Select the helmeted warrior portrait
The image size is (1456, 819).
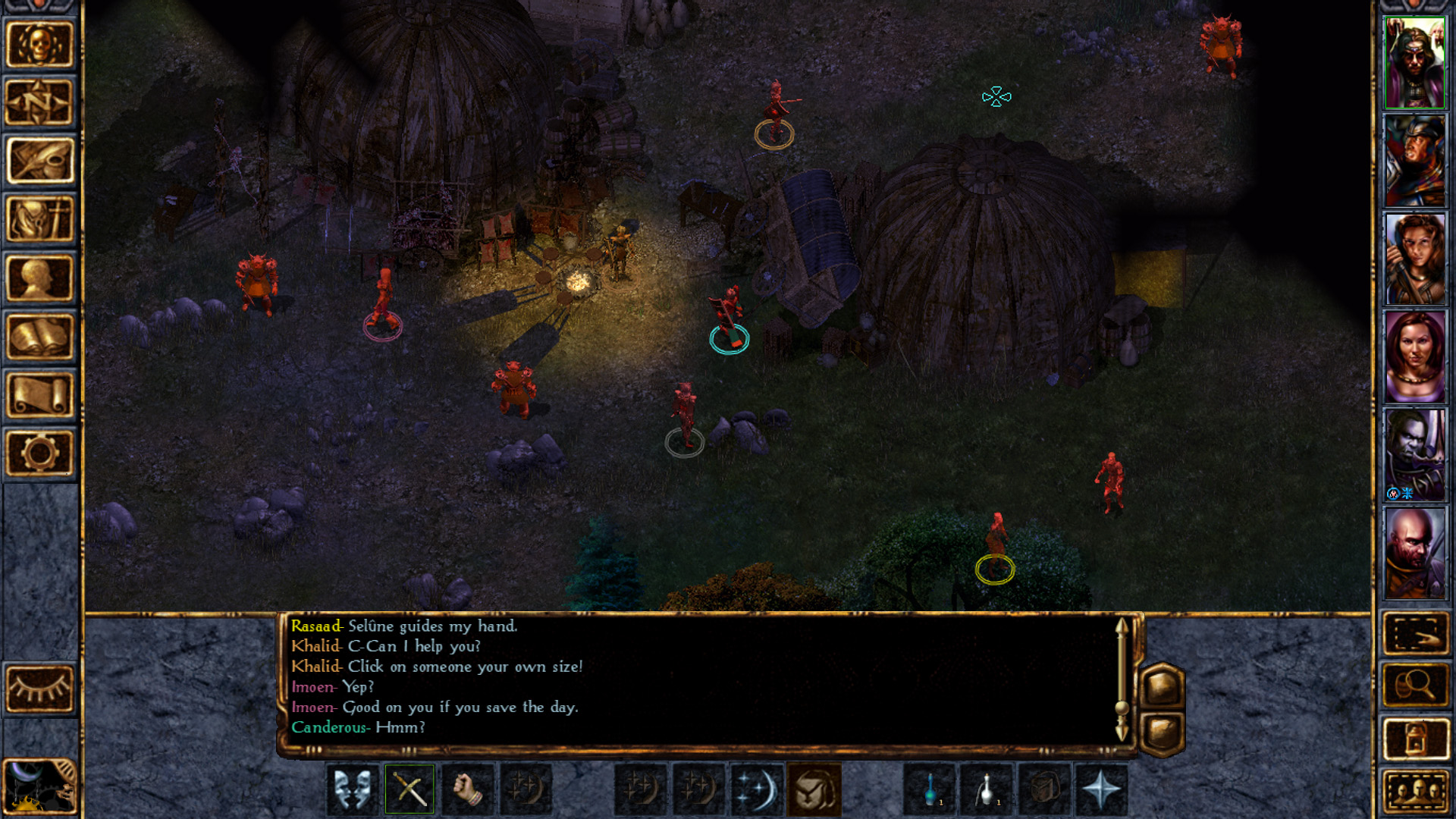coord(1415,161)
